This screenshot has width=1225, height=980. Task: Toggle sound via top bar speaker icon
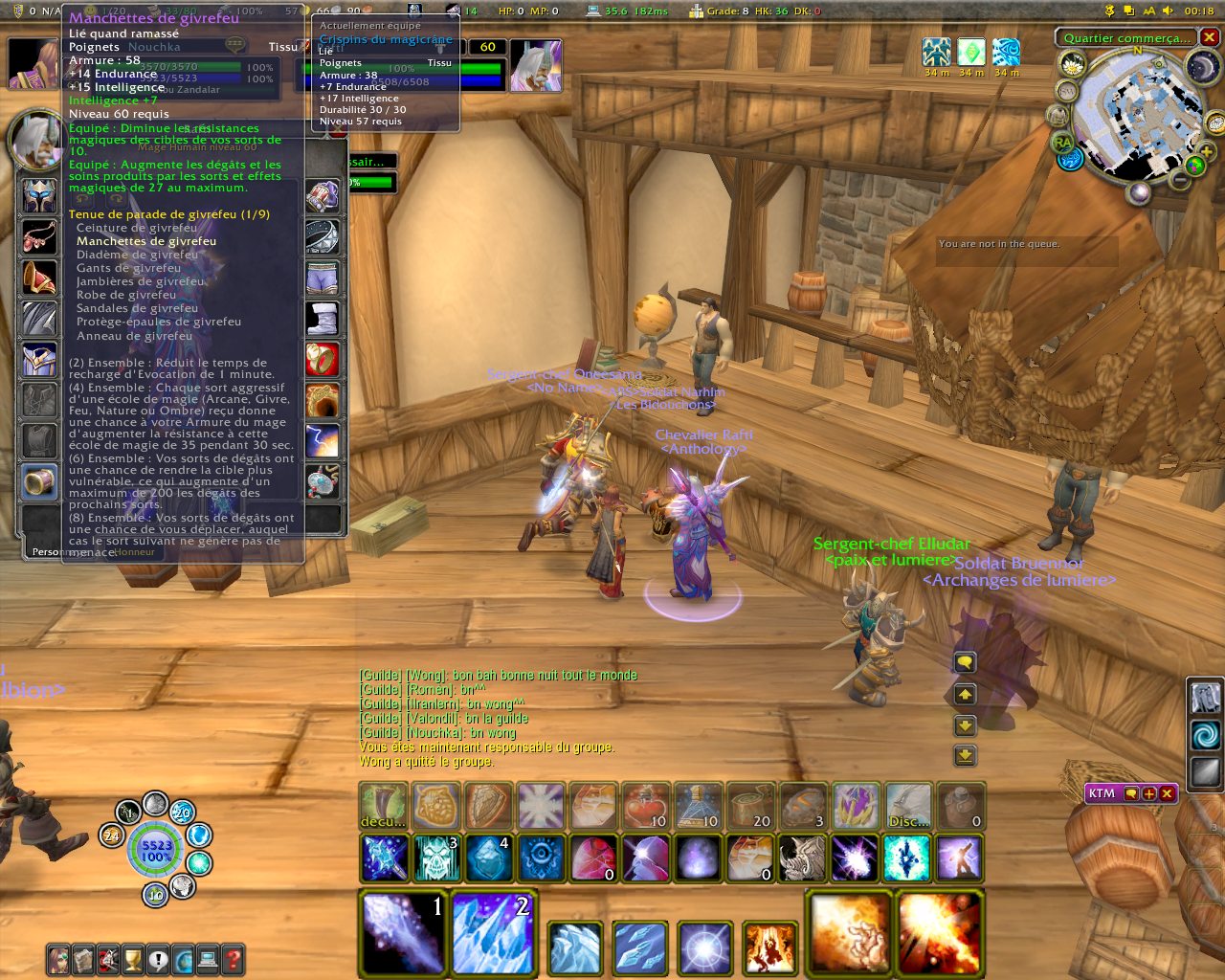pos(1168,11)
